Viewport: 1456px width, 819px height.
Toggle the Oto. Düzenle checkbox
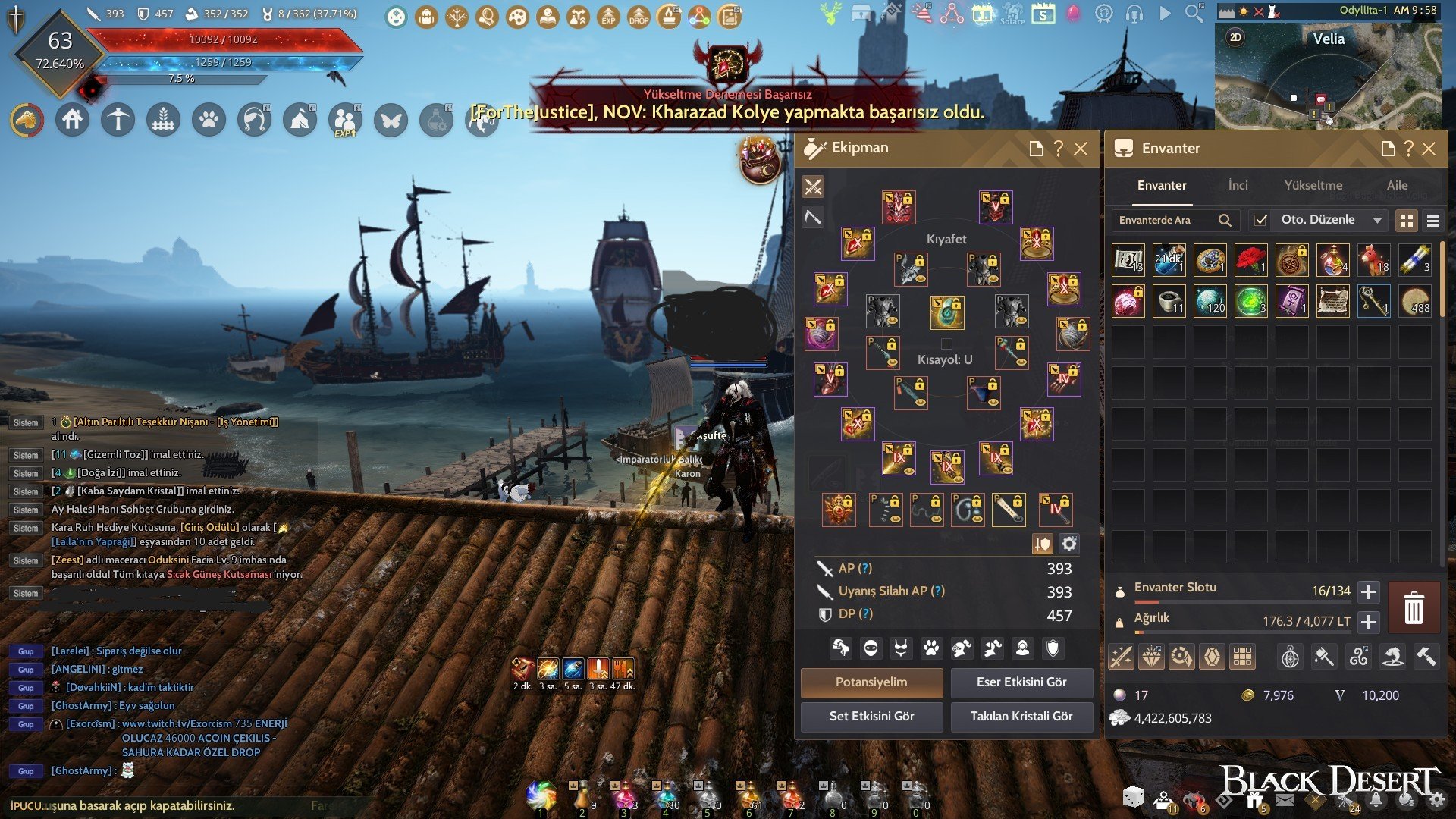pyautogui.click(x=1260, y=220)
